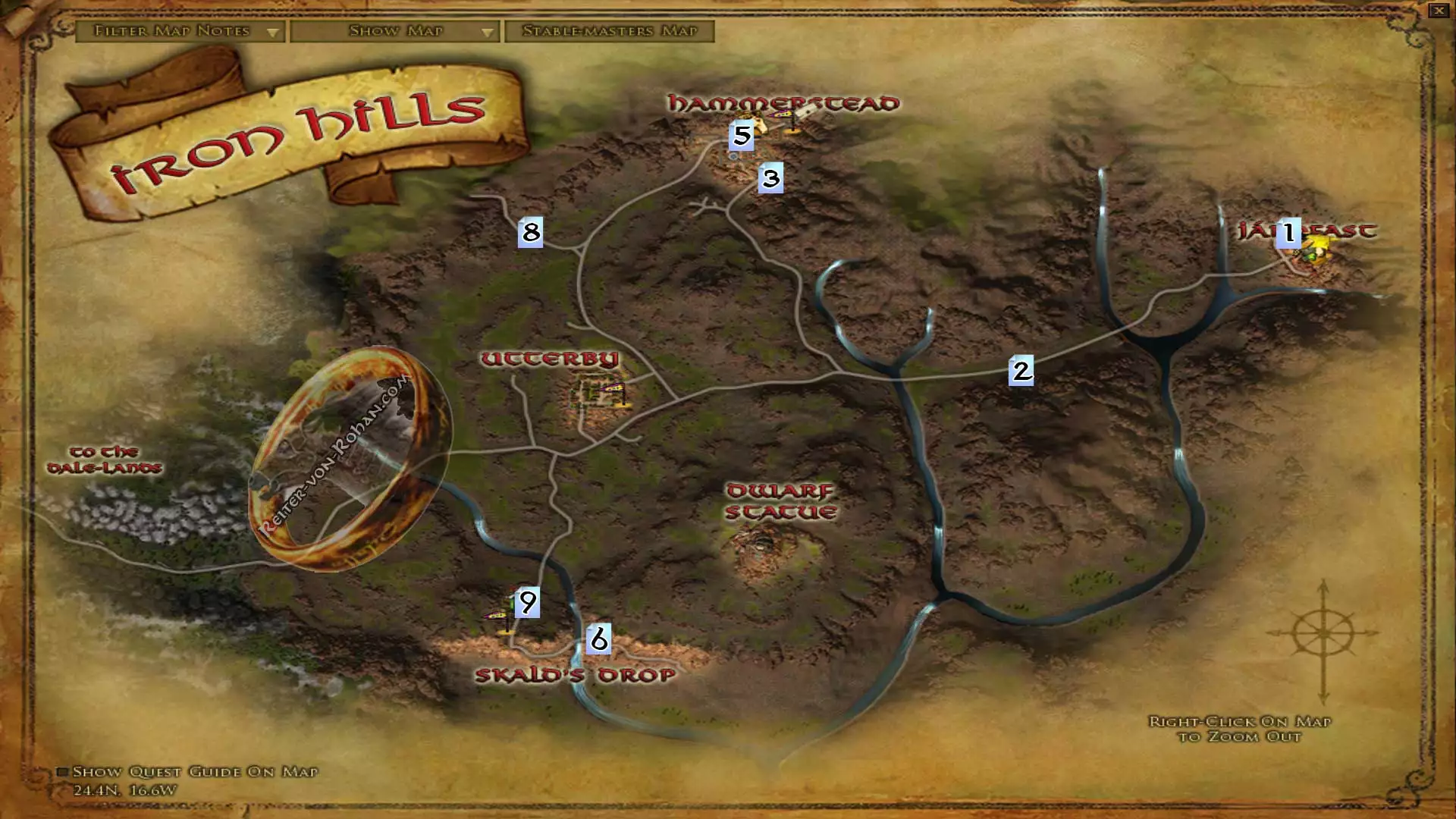Select map marker number 5 at Hammerstead
The image size is (1456, 819).
click(x=741, y=136)
